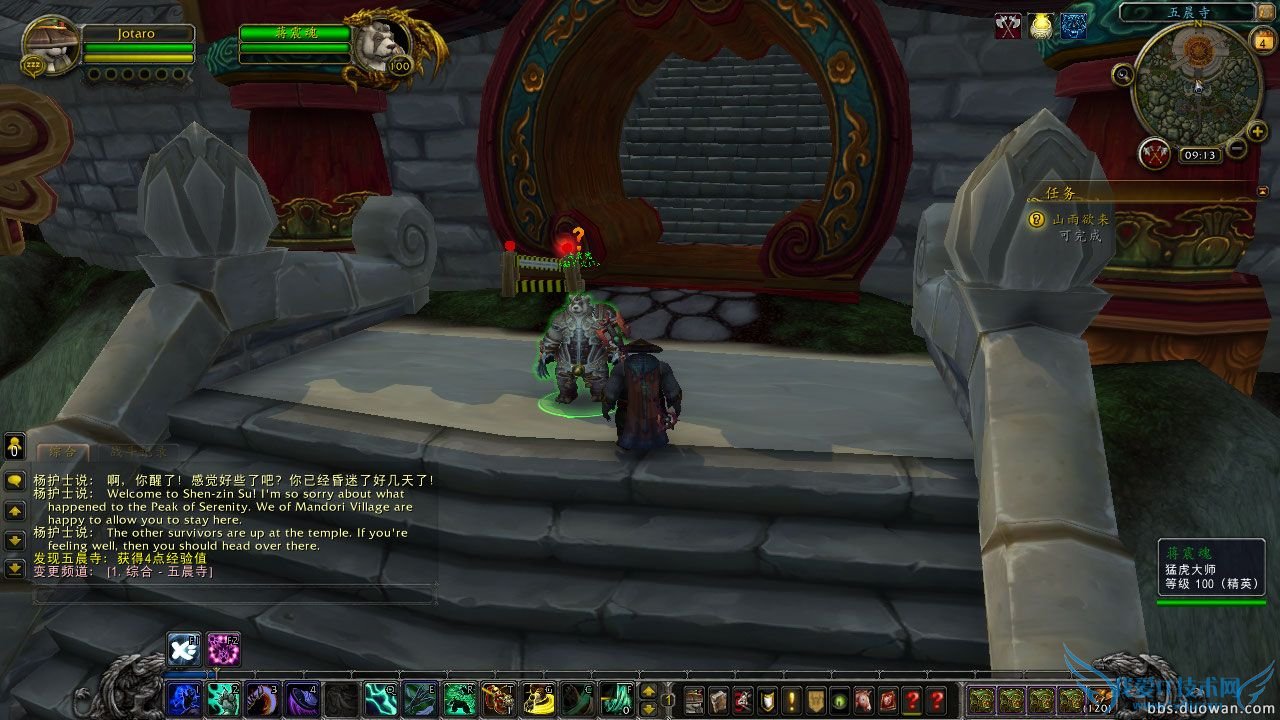
Task: Zoom in the minimap with the plus button
Action: 1256,131
